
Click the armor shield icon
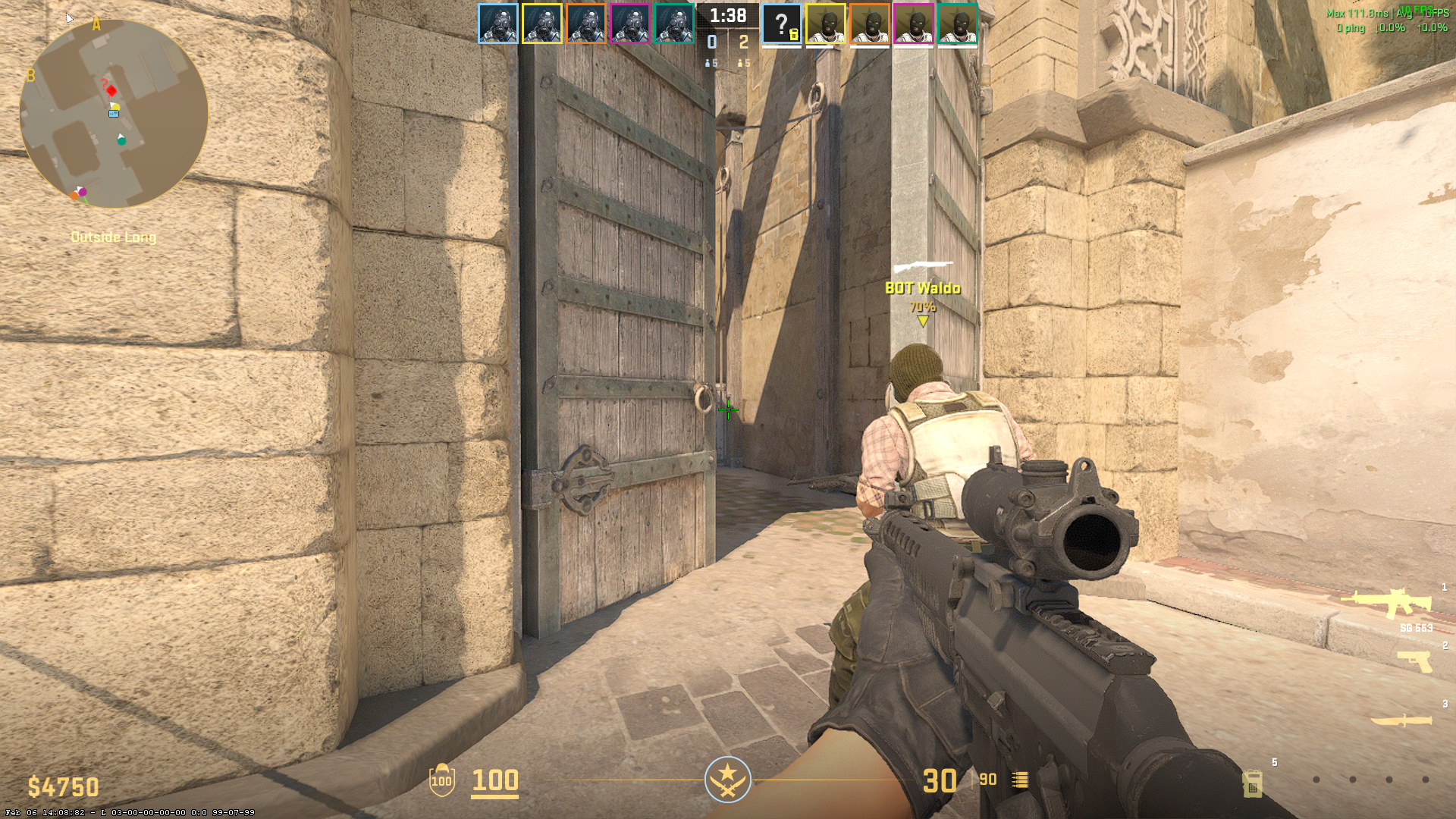(441, 780)
